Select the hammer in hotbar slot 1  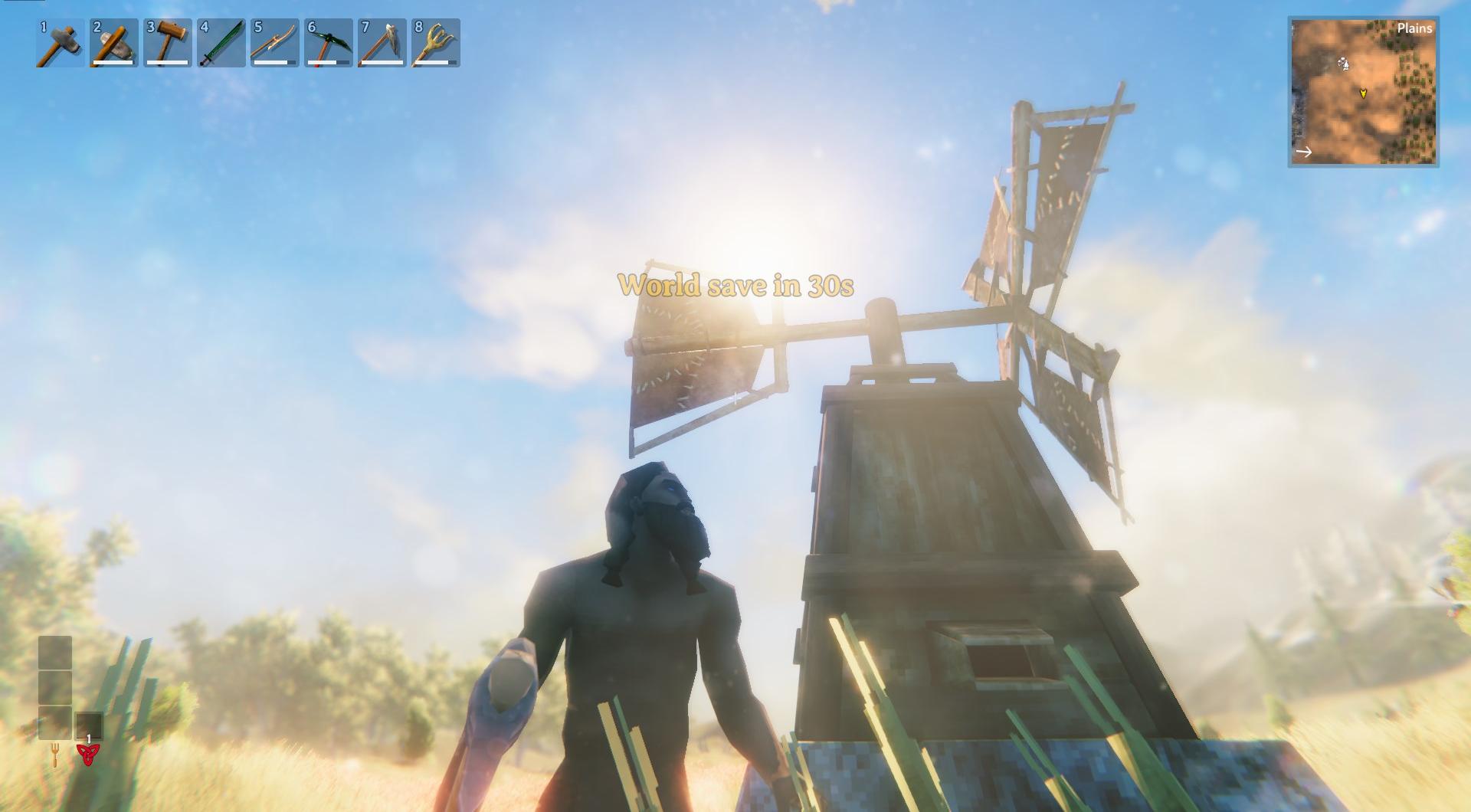pos(58,44)
